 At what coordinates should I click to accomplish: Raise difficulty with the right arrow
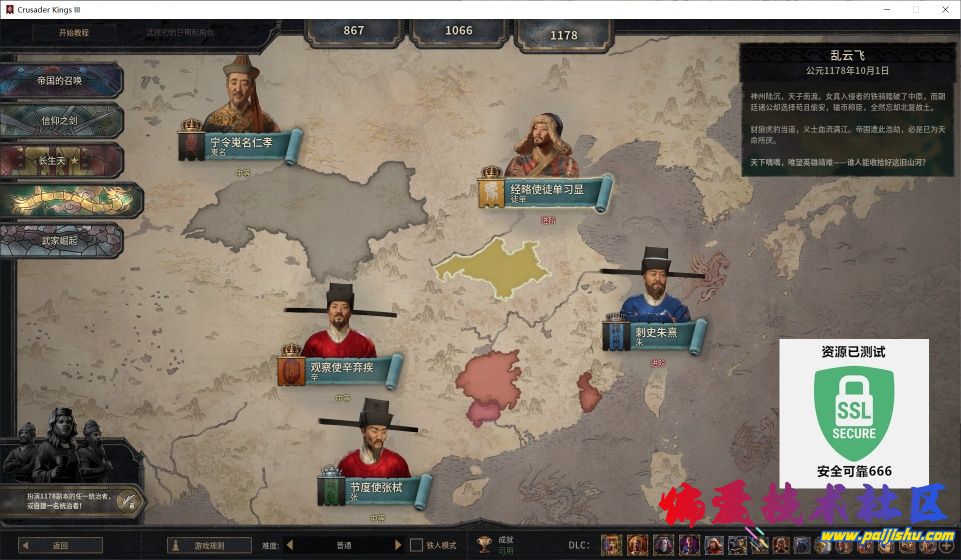point(397,545)
